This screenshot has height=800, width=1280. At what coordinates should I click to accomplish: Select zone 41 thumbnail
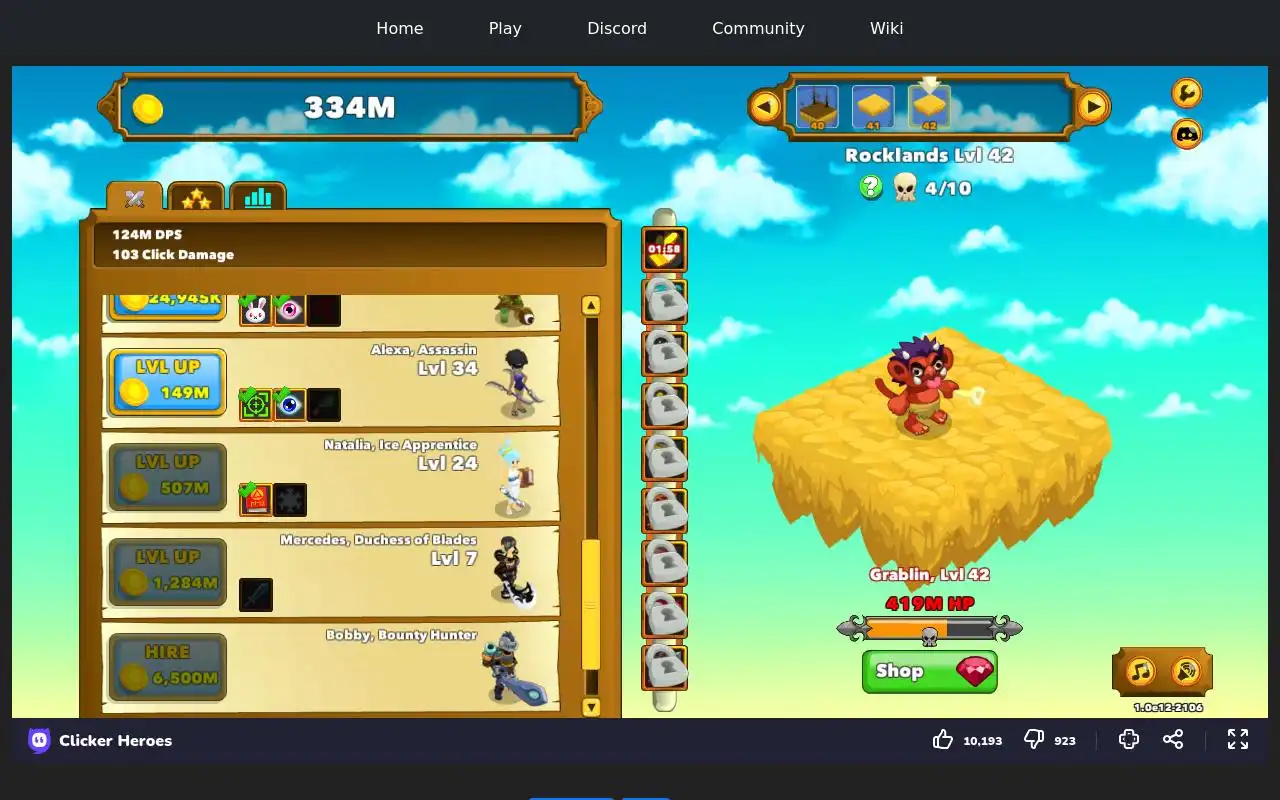(x=873, y=107)
